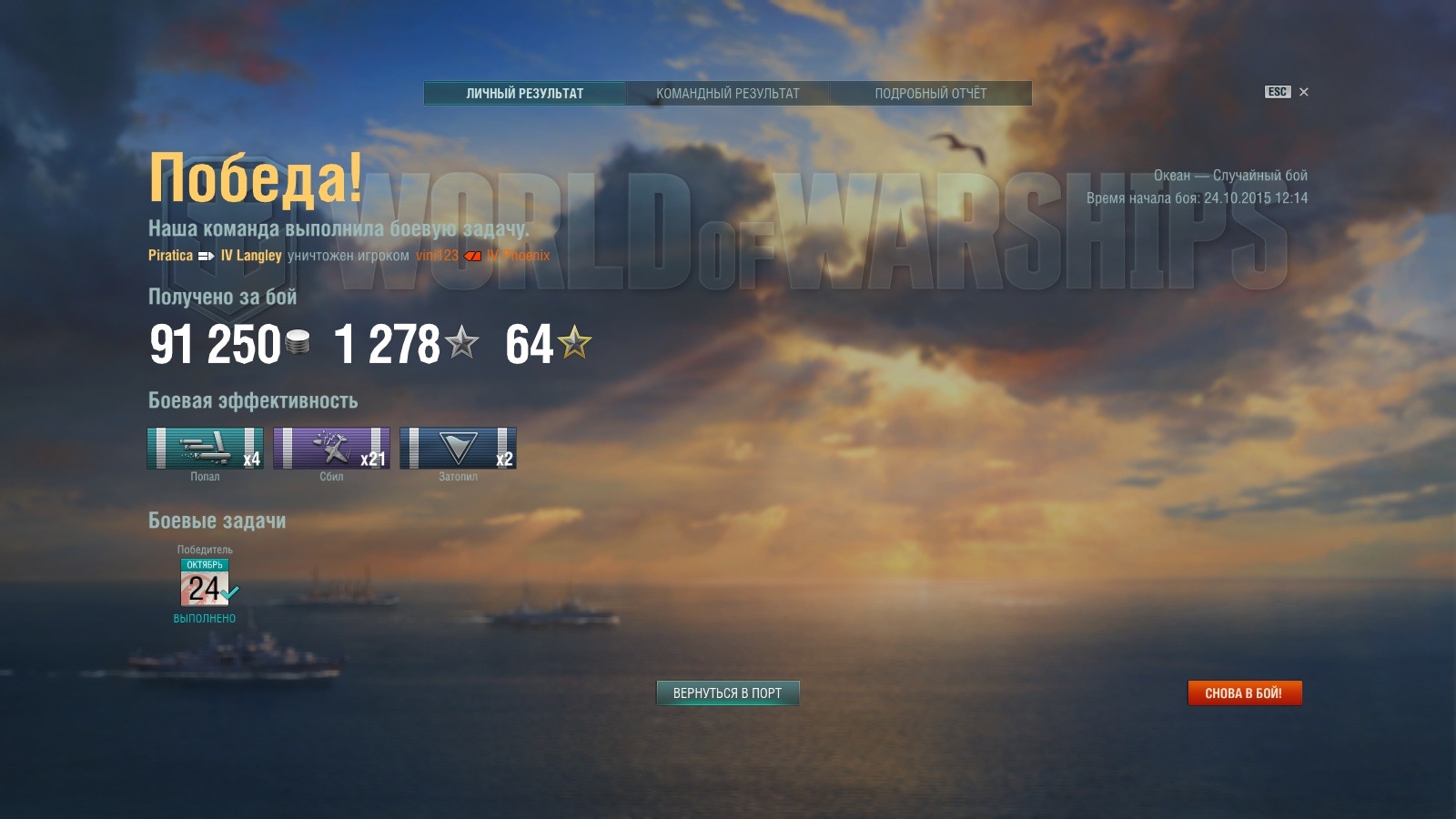This screenshot has height=819, width=1456.
Task: Click the Phoenix cruiser class icon
Action: pyautogui.click(x=473, y=256)
